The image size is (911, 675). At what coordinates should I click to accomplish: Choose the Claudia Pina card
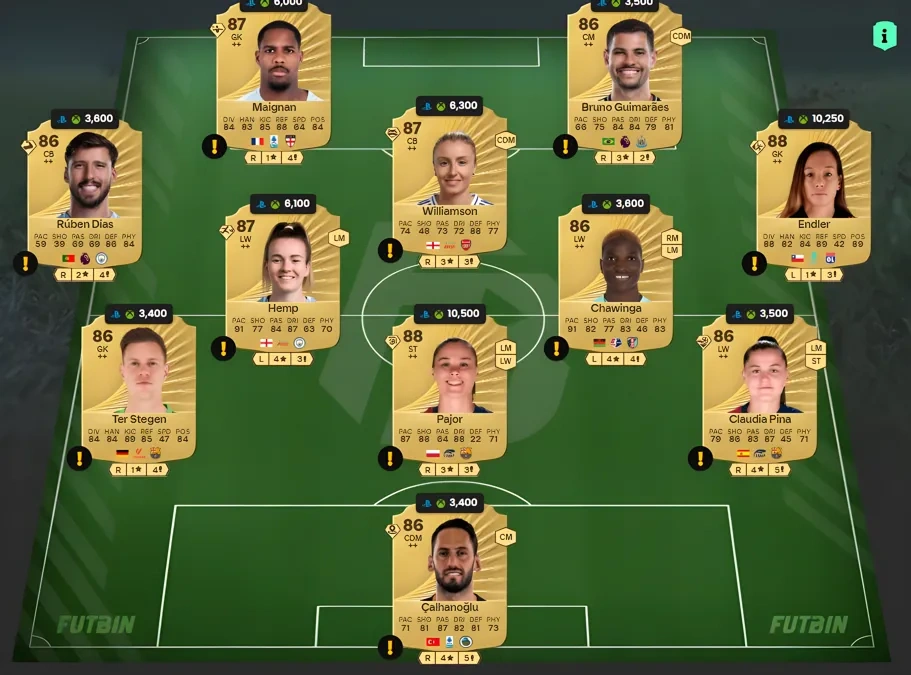click(759, 385)
